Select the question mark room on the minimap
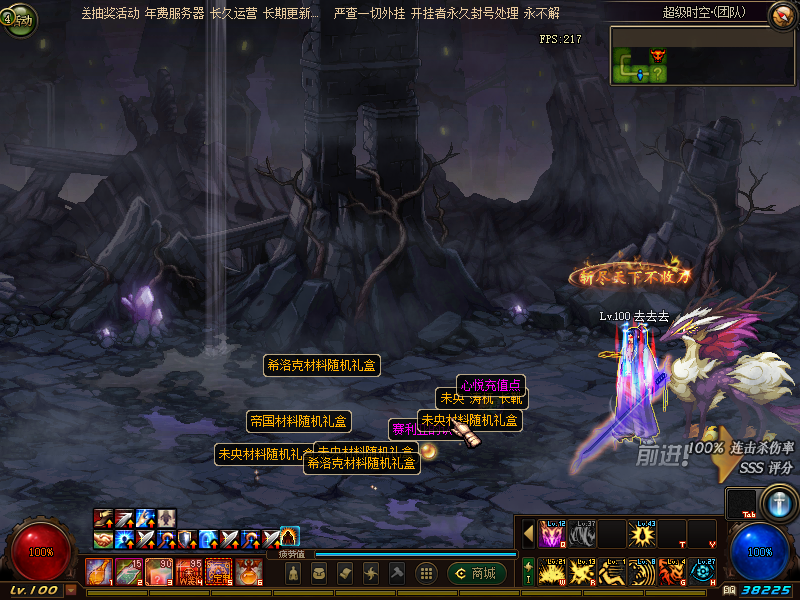 coord(657,73)
